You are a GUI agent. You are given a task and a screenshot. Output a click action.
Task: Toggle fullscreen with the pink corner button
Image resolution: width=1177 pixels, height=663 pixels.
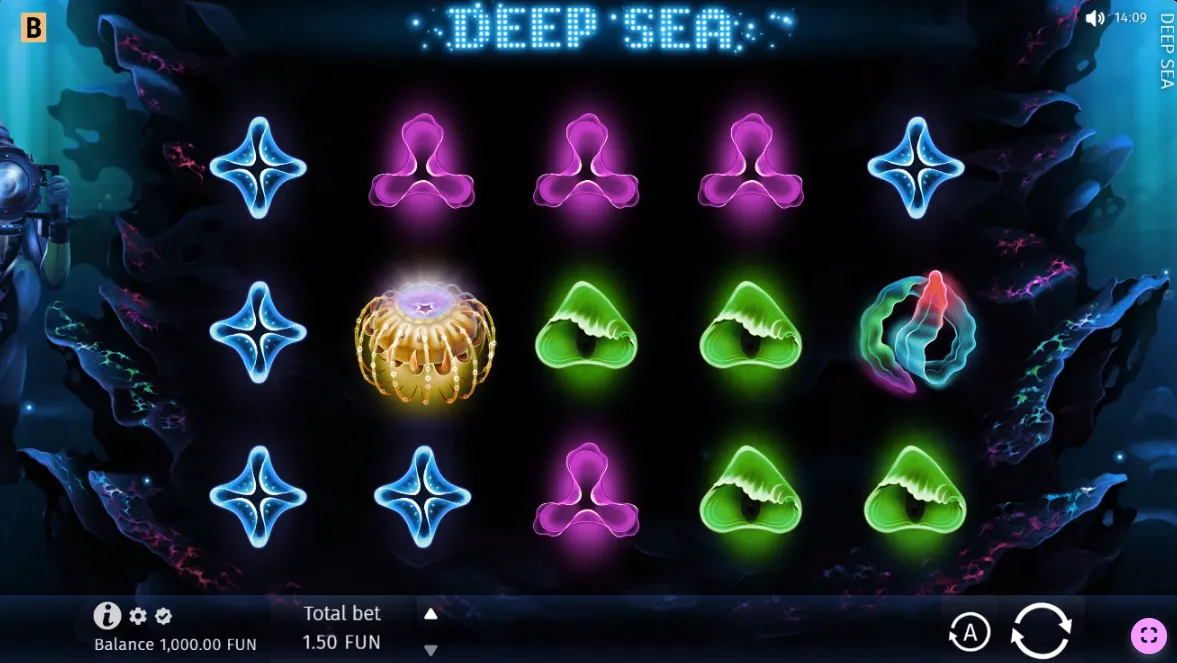pyautogui.click(x=1148, y=635)
